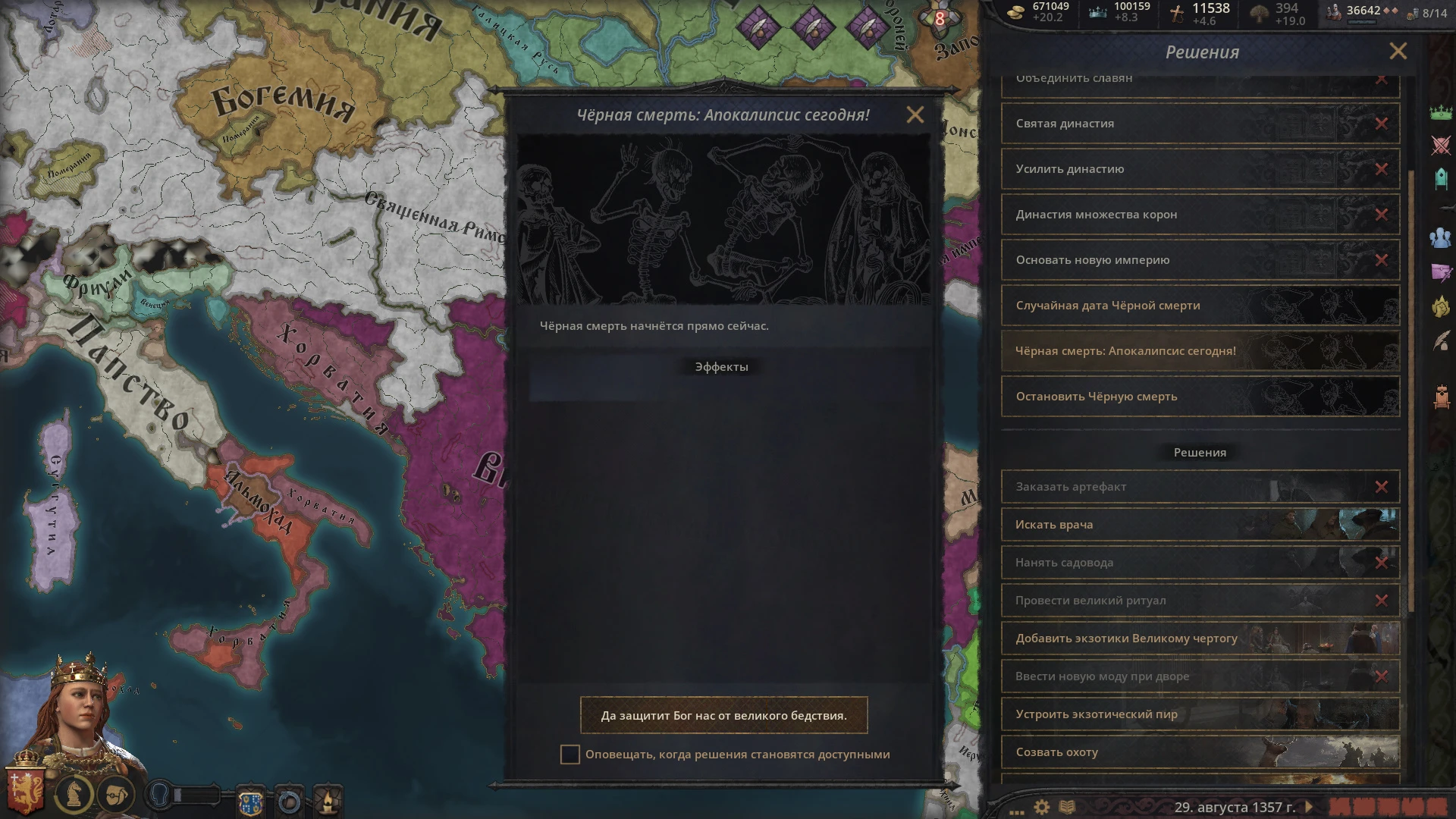This screenshot has width=1456, height=819.
Task: Open the knight chess piece icon by the portrait
Action: (74, 793)
